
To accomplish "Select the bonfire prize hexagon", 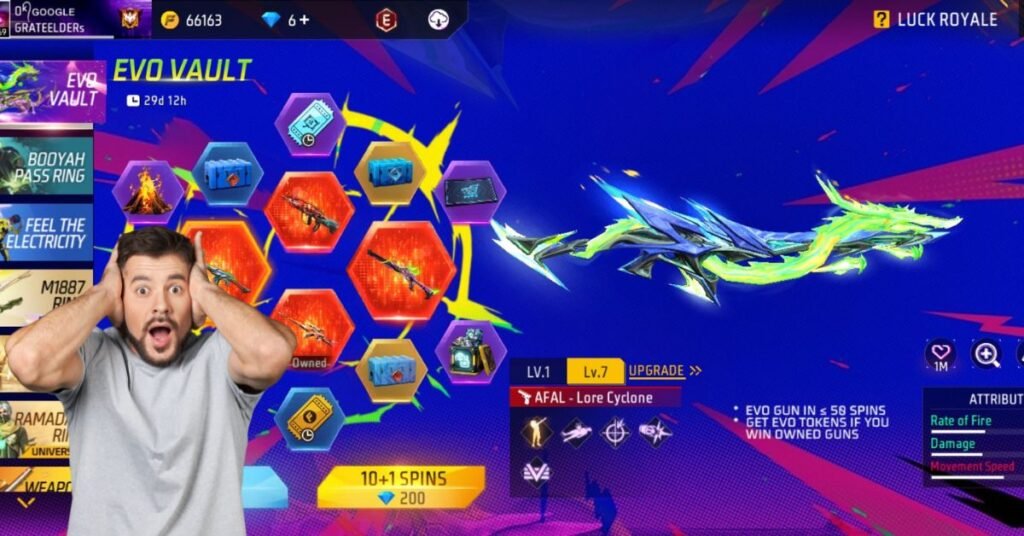I will (147, 192).
